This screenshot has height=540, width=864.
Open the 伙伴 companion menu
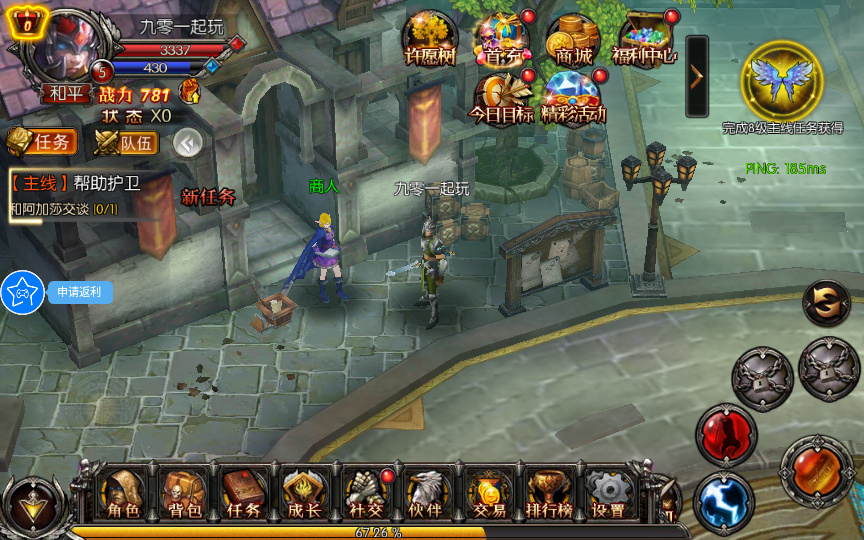pos(425,494)
